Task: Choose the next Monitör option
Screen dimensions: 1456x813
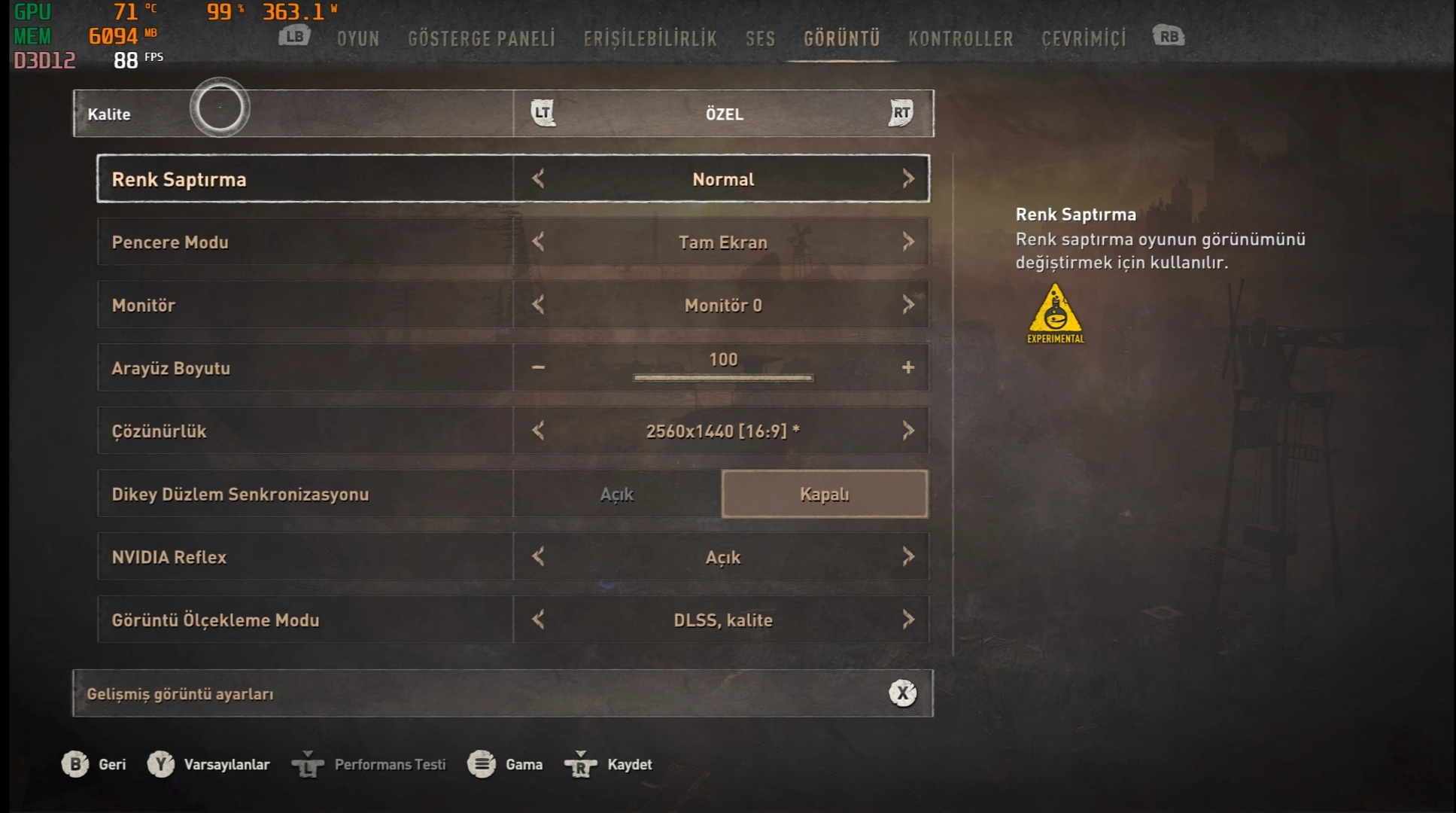Action: pyautogui.click(x=908, y=305)
